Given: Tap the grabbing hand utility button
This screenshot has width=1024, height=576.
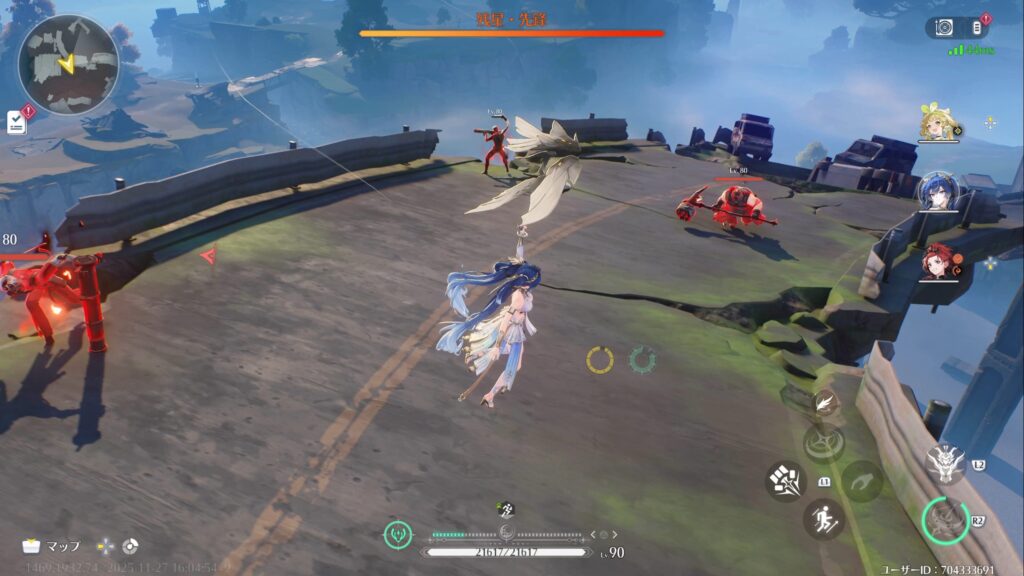Looking at the screenshot, I should (861, 481).
